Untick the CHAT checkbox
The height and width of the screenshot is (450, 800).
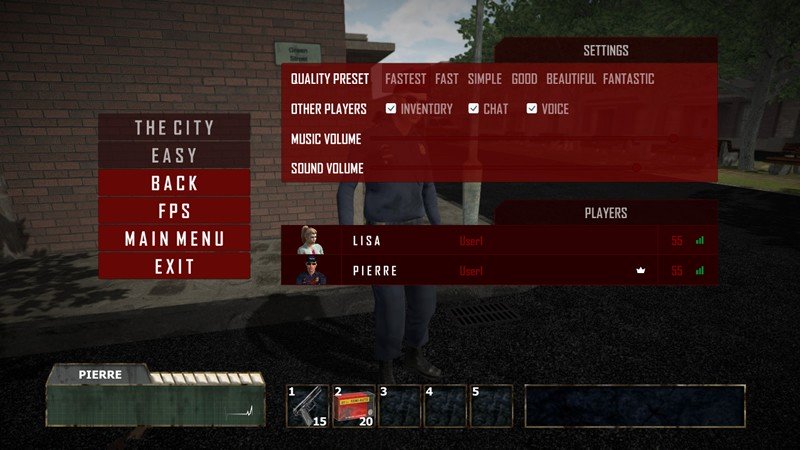tap(474, 109)
